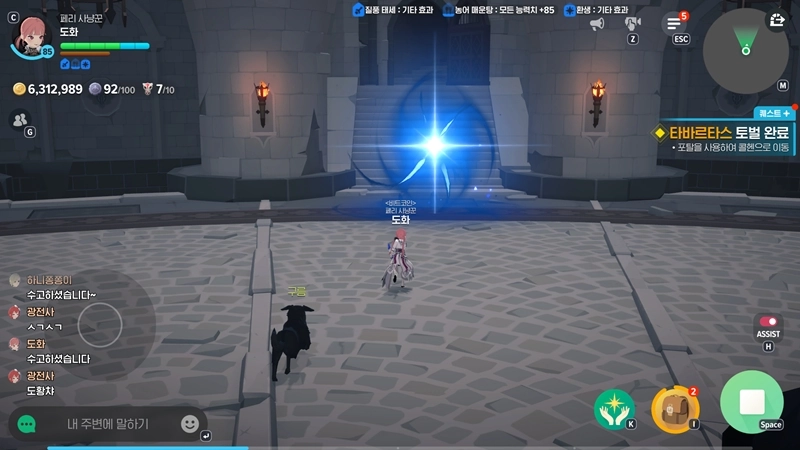Viewport: 800px width, 450px height.
Task: Click the blue buff icons under the health bar
Action: [x=71, y=64]
